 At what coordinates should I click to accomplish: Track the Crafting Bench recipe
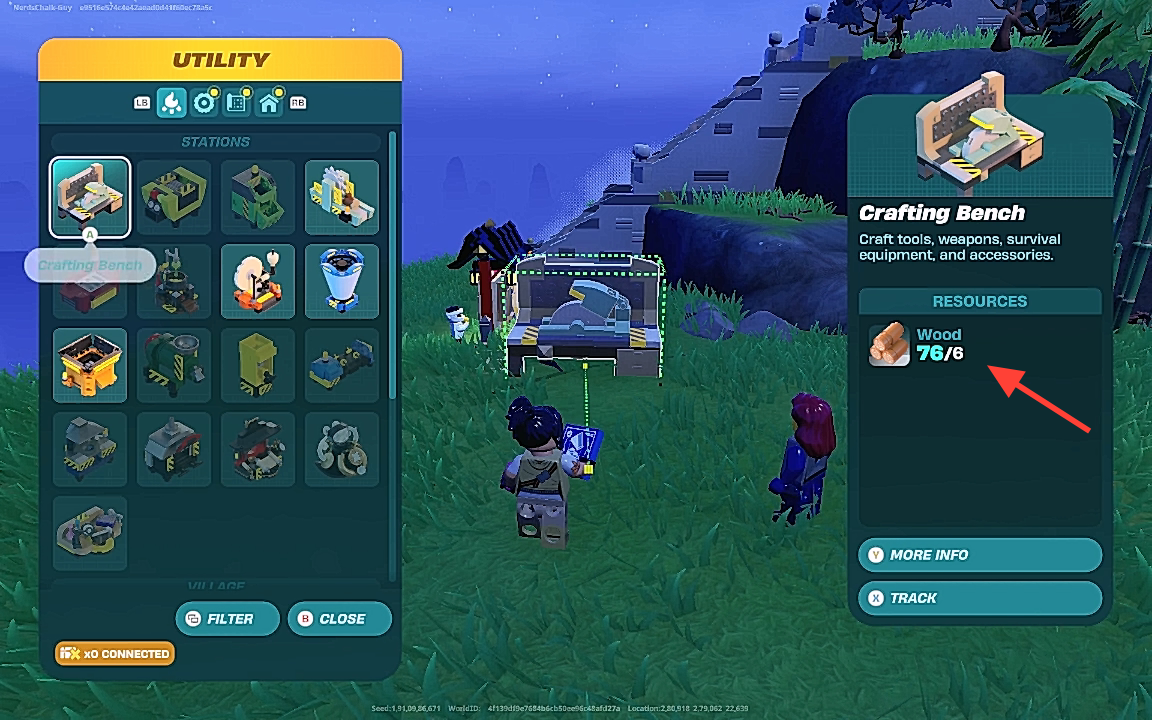tap(980, 598)
